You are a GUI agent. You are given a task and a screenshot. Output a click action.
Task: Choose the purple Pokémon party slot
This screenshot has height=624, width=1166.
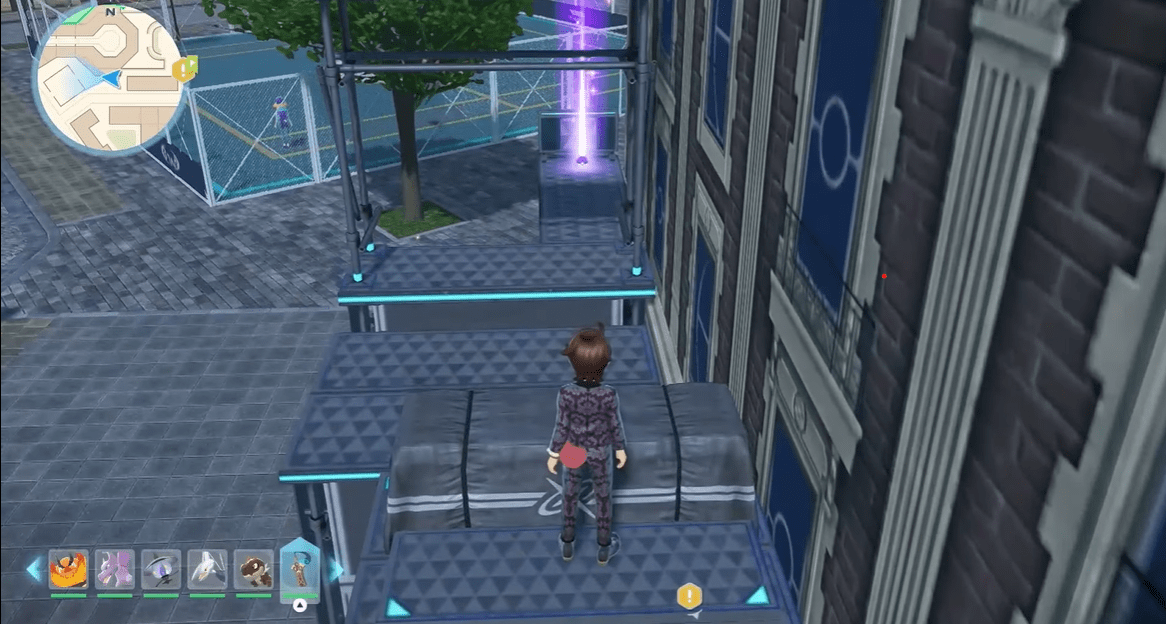click(115, 570)
